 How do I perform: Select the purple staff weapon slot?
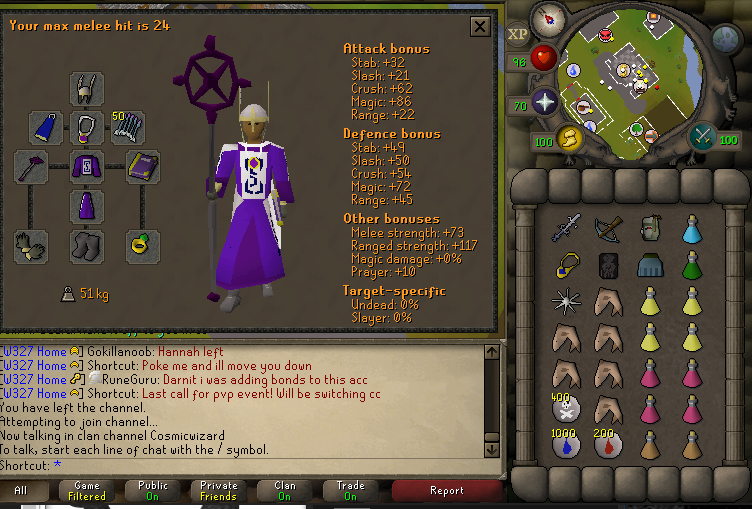pyautogui.click(x=31, y=167)
